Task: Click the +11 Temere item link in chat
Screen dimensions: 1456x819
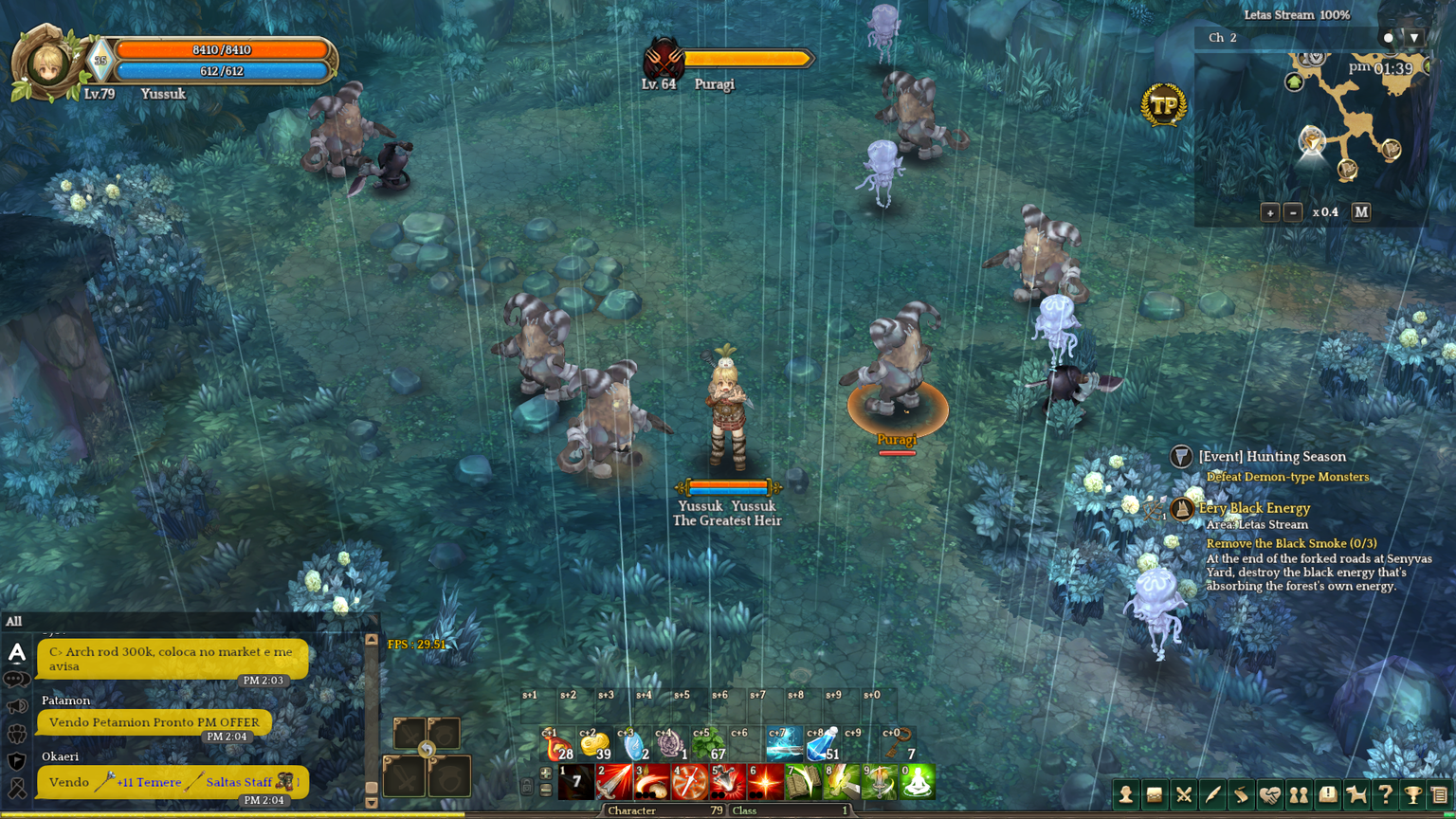Action: [x=148, y=782]
